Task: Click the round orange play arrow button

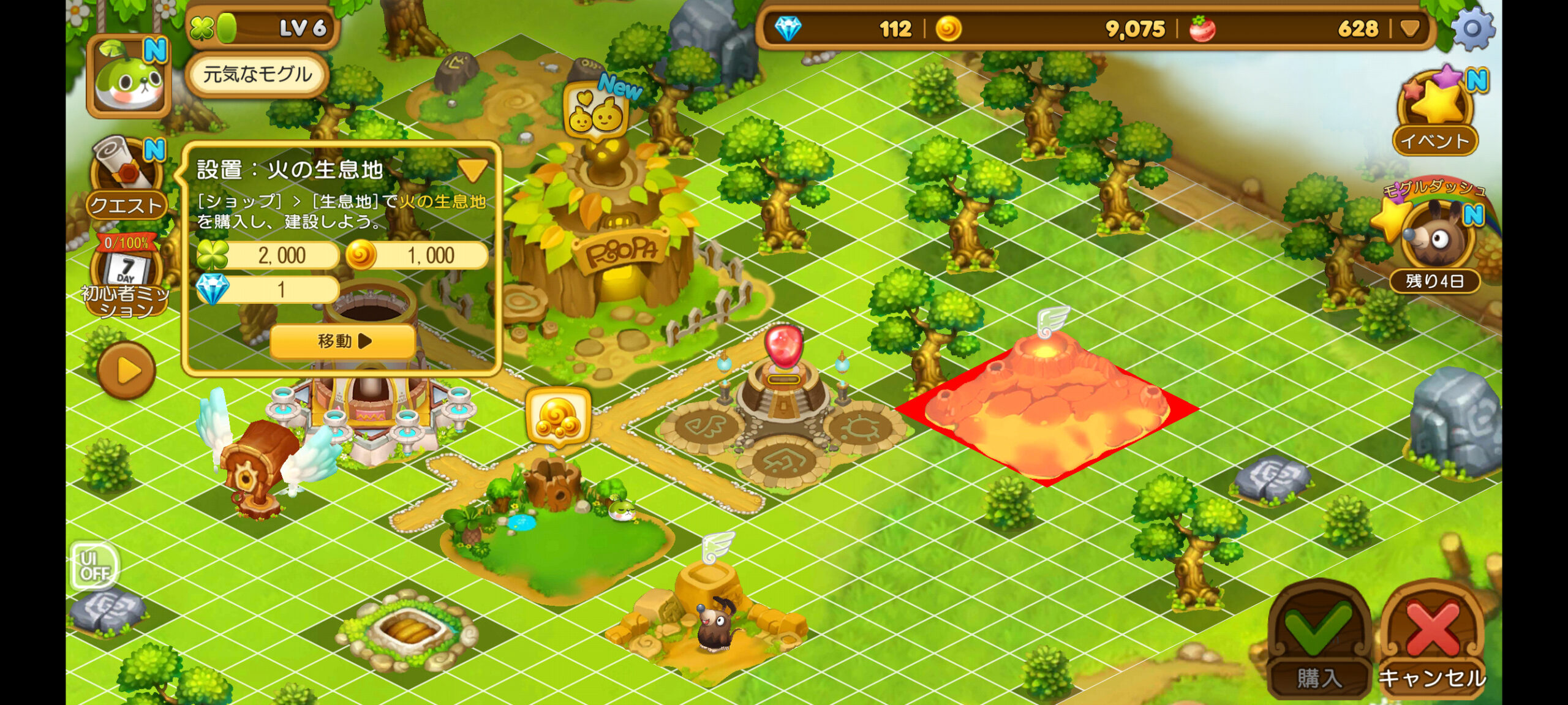Action: [x=127, y=371]
